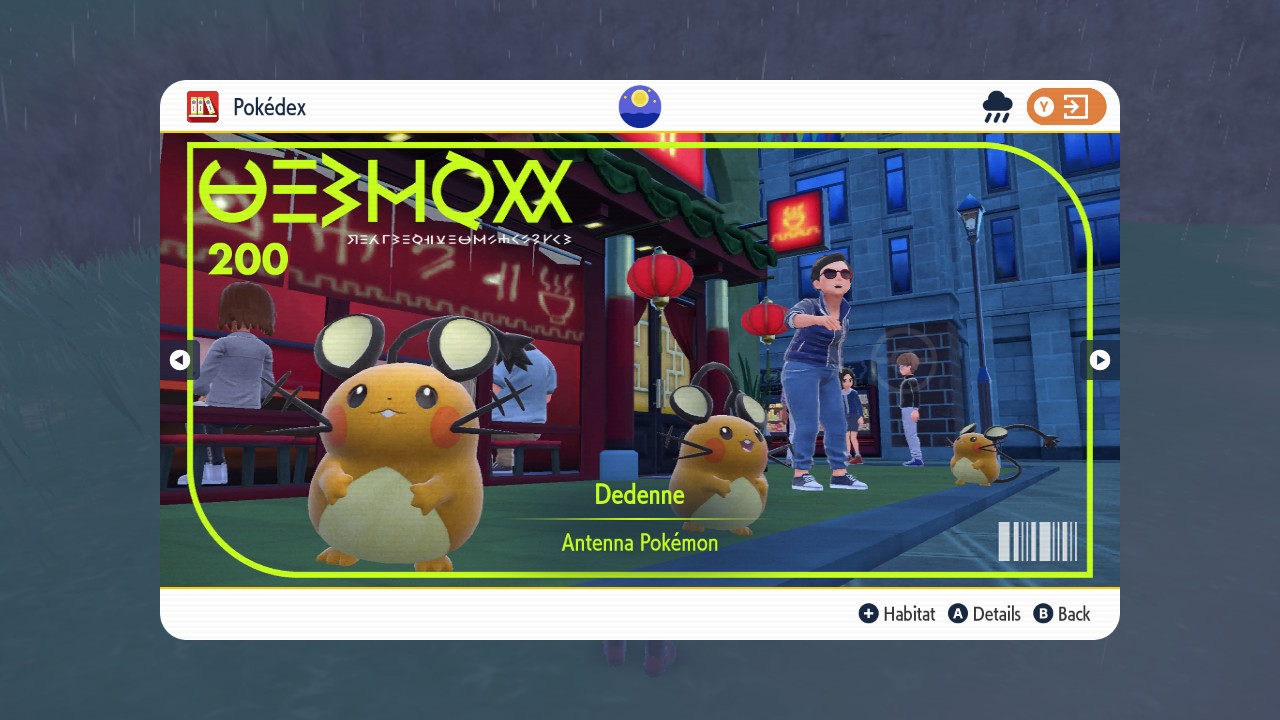This screenshot has height=720, width=1280.
Task: Click the left arrow for previous Pokémon
Action: pyautogui.click(x=181, y=360)
